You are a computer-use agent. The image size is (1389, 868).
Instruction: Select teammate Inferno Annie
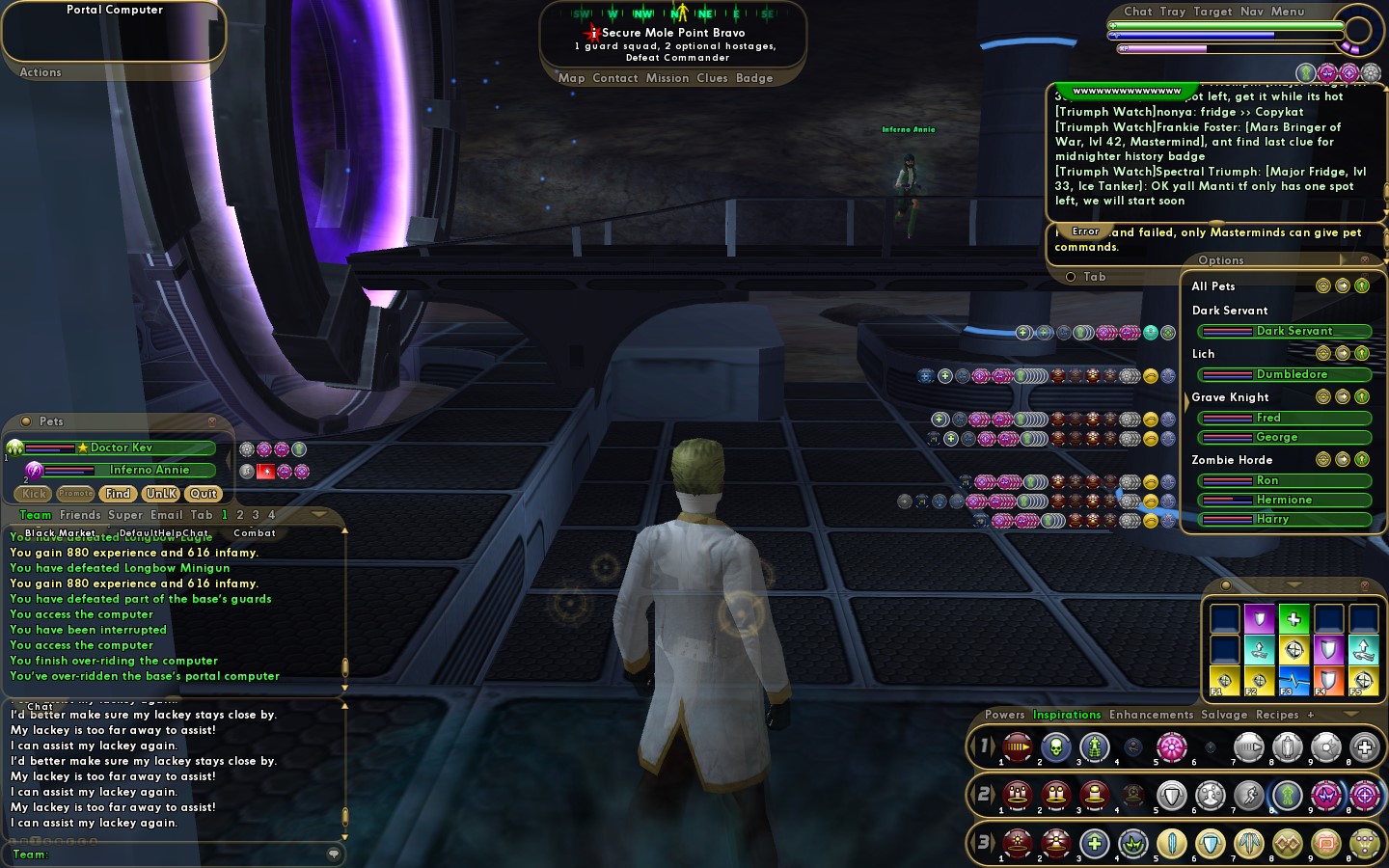point(149,470)
